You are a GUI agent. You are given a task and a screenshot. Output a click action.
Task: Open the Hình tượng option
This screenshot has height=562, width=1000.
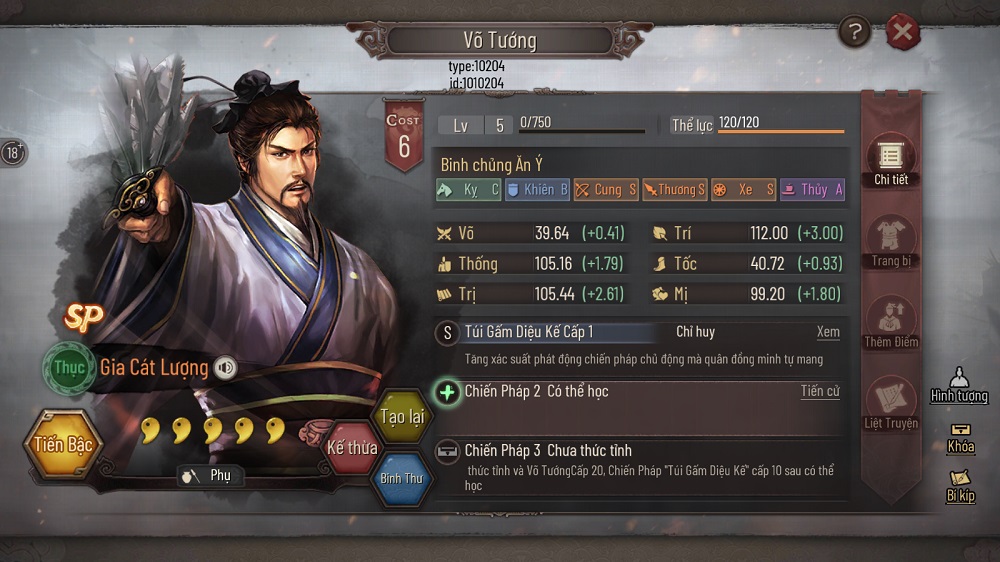tap(958, 384)
